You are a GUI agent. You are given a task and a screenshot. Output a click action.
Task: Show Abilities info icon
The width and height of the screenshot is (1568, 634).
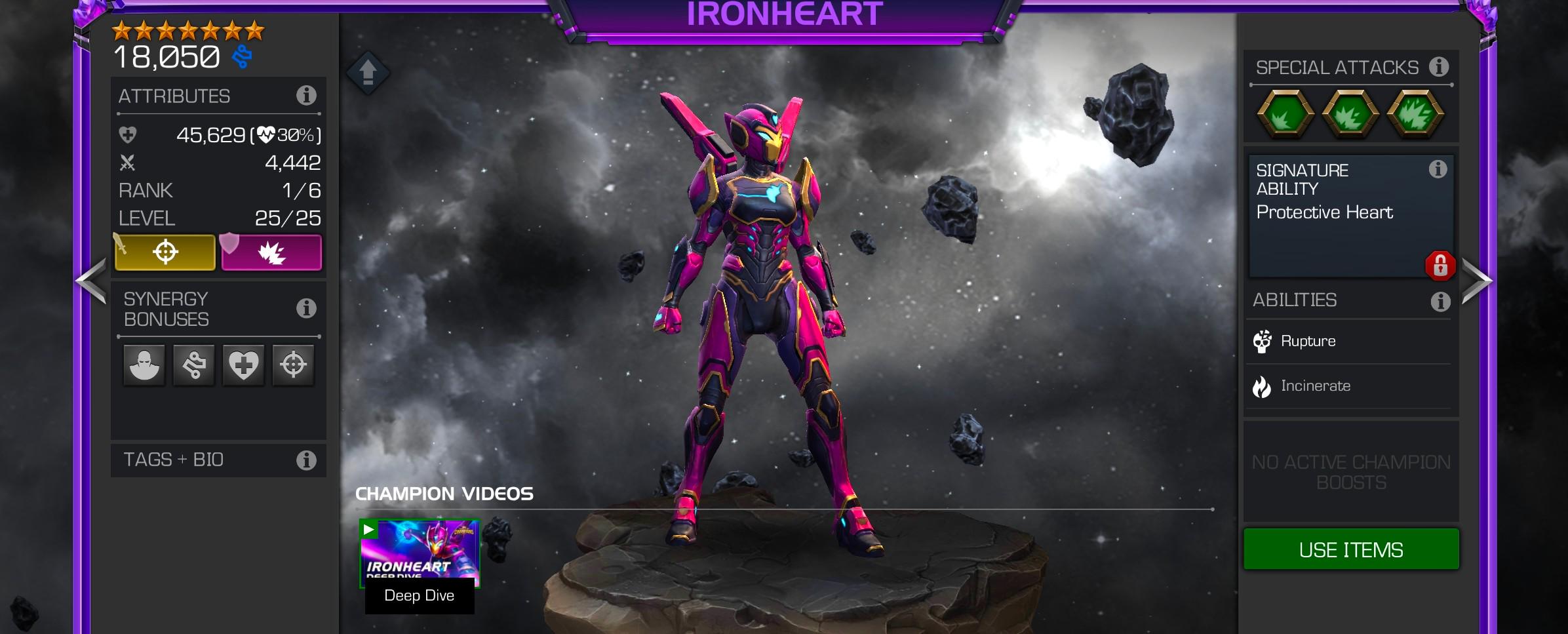1440,302
